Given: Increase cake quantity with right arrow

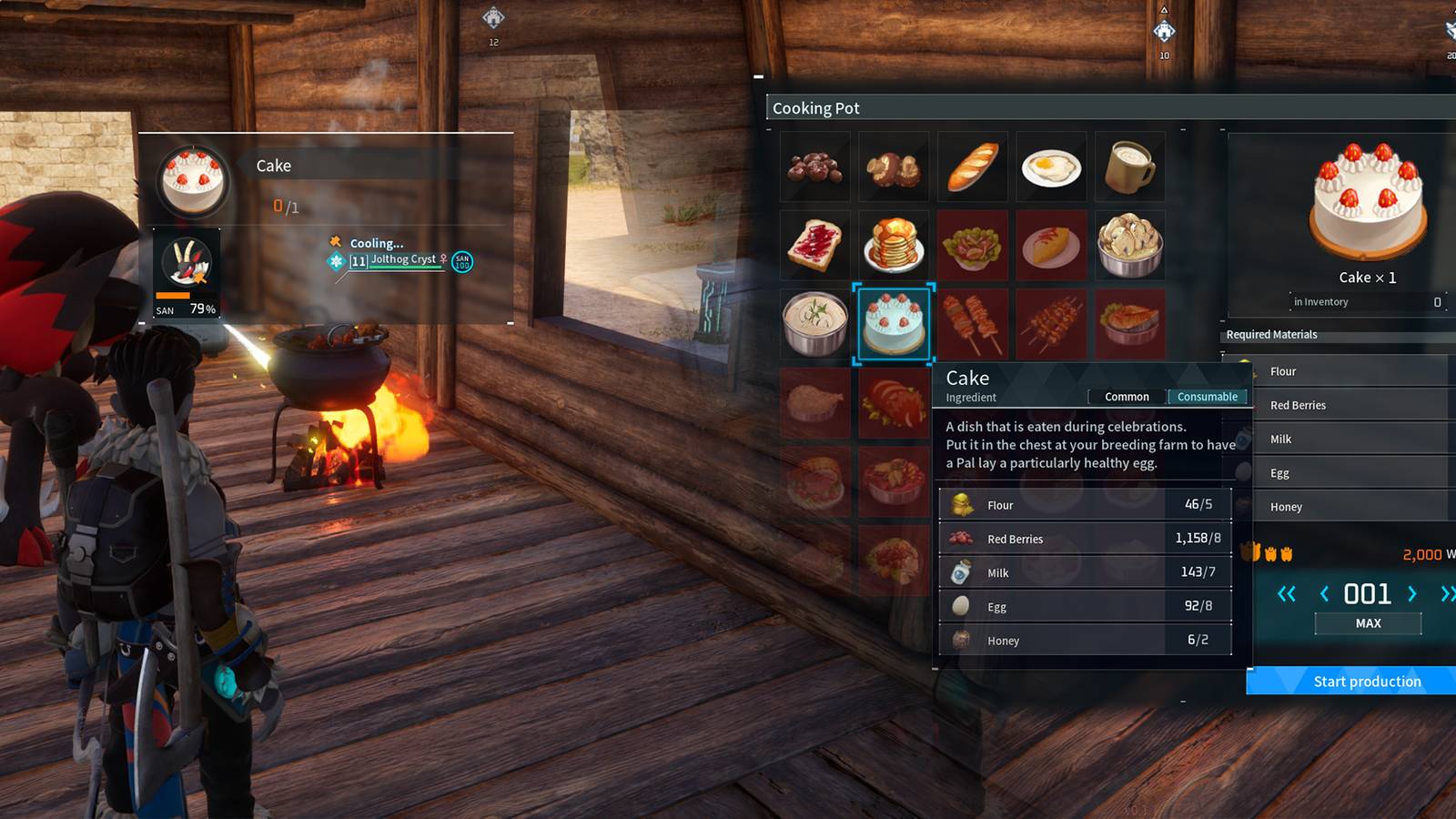Looking at the screenshot, I should coord(1413,593).
